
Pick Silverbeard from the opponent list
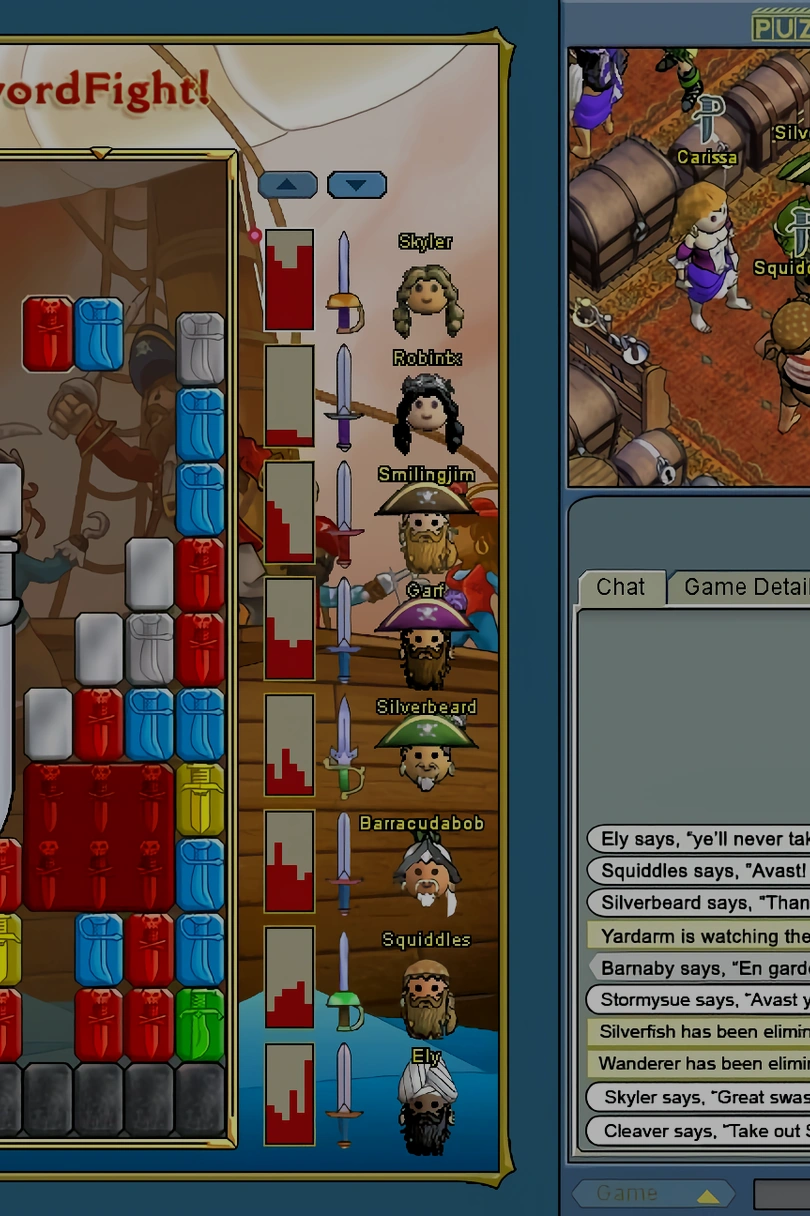click(426, 759)
